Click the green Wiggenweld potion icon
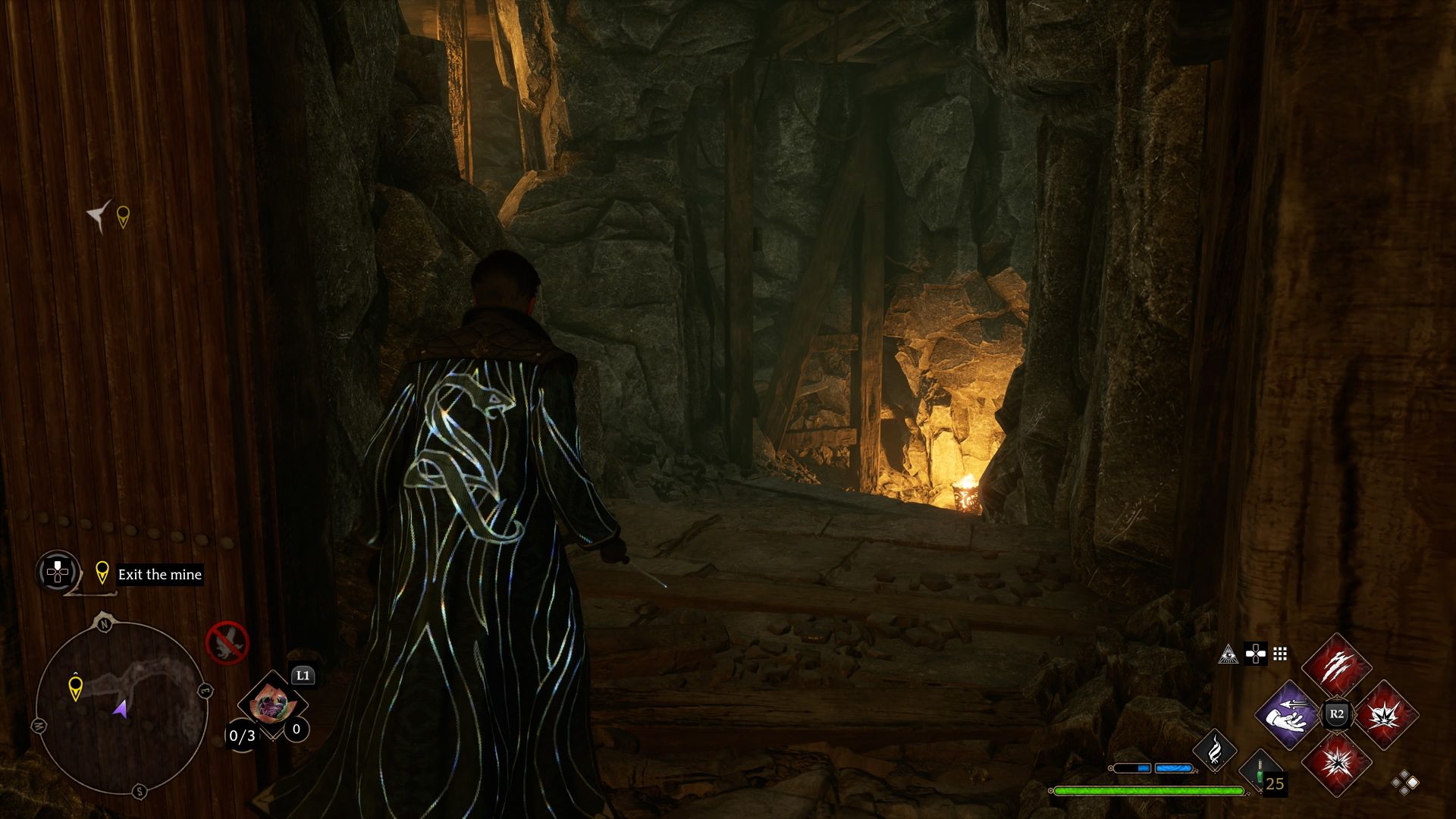 pyautogui.click(x=1259, y=770)
